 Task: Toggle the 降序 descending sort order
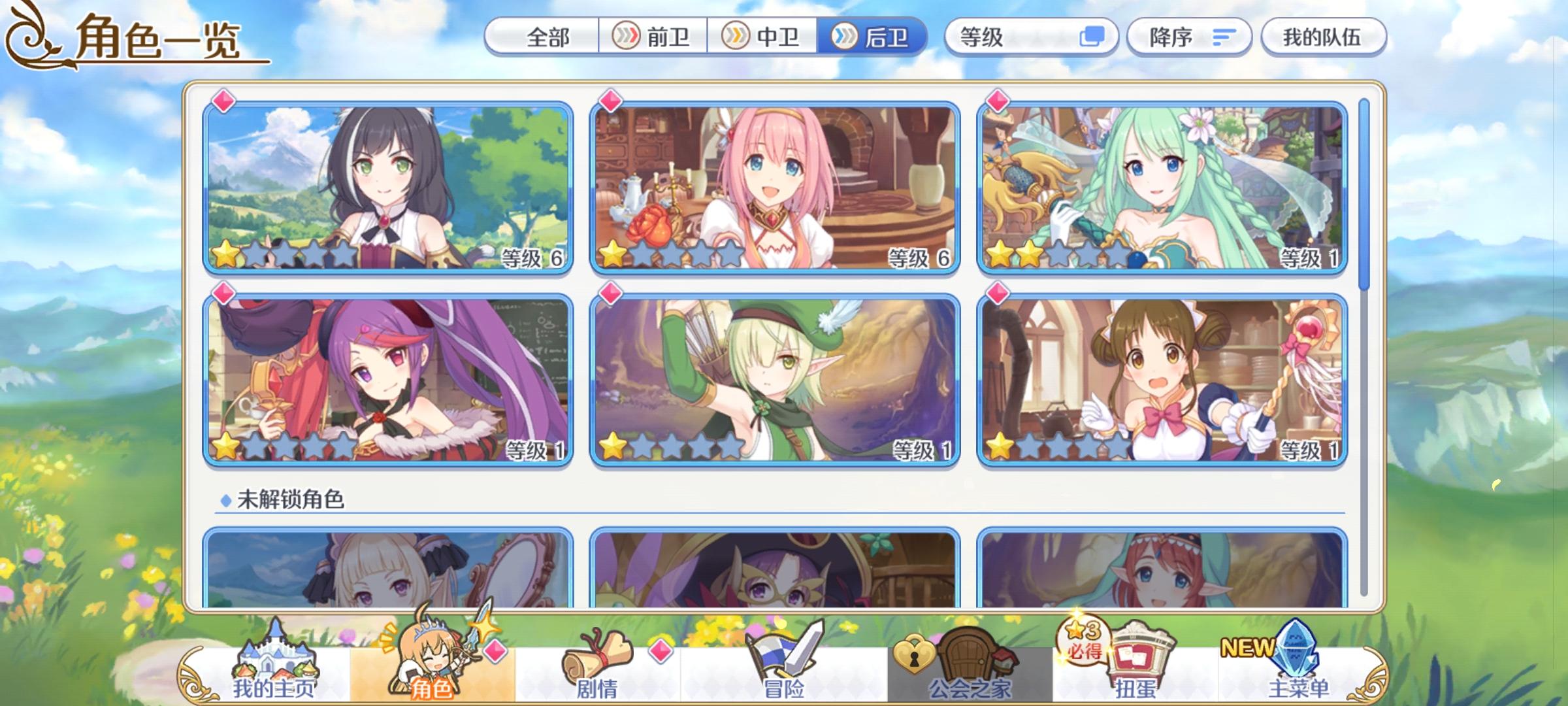coord(1190,37)
